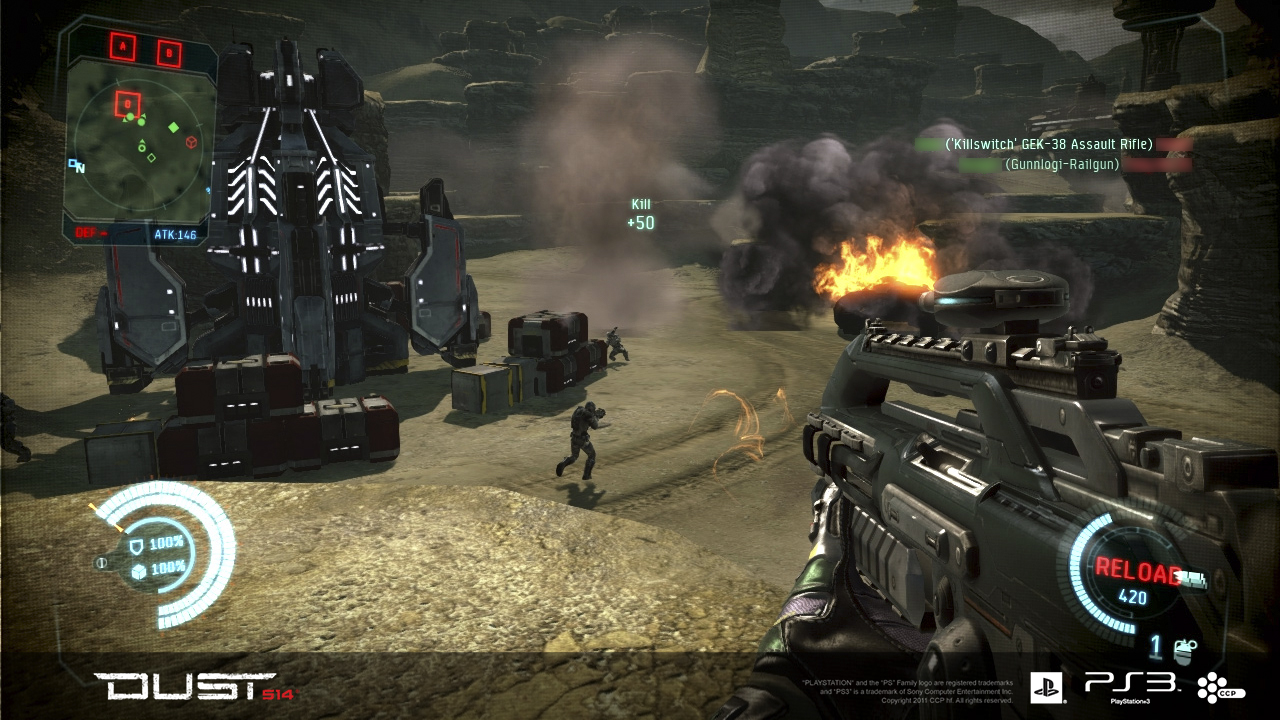Click the 'Killswitch' GEK-38 Assault Rifle kill feed entry
This screenshot has width=1280, height=720.
pos(1049,144)
